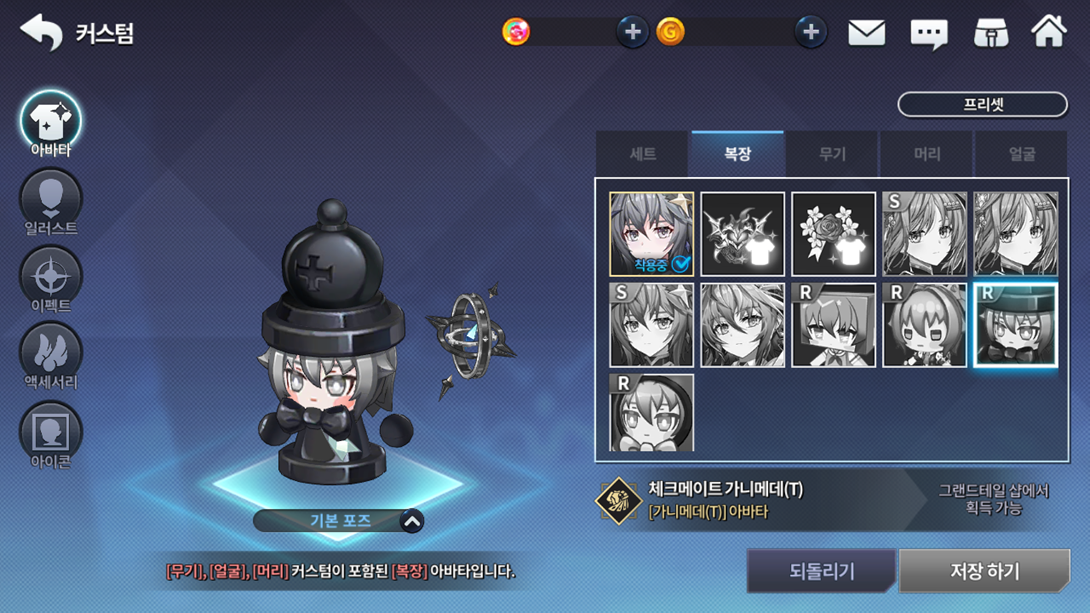Open the mailbox envelope icon
The image size is (1090, 613).
point(866,33)
